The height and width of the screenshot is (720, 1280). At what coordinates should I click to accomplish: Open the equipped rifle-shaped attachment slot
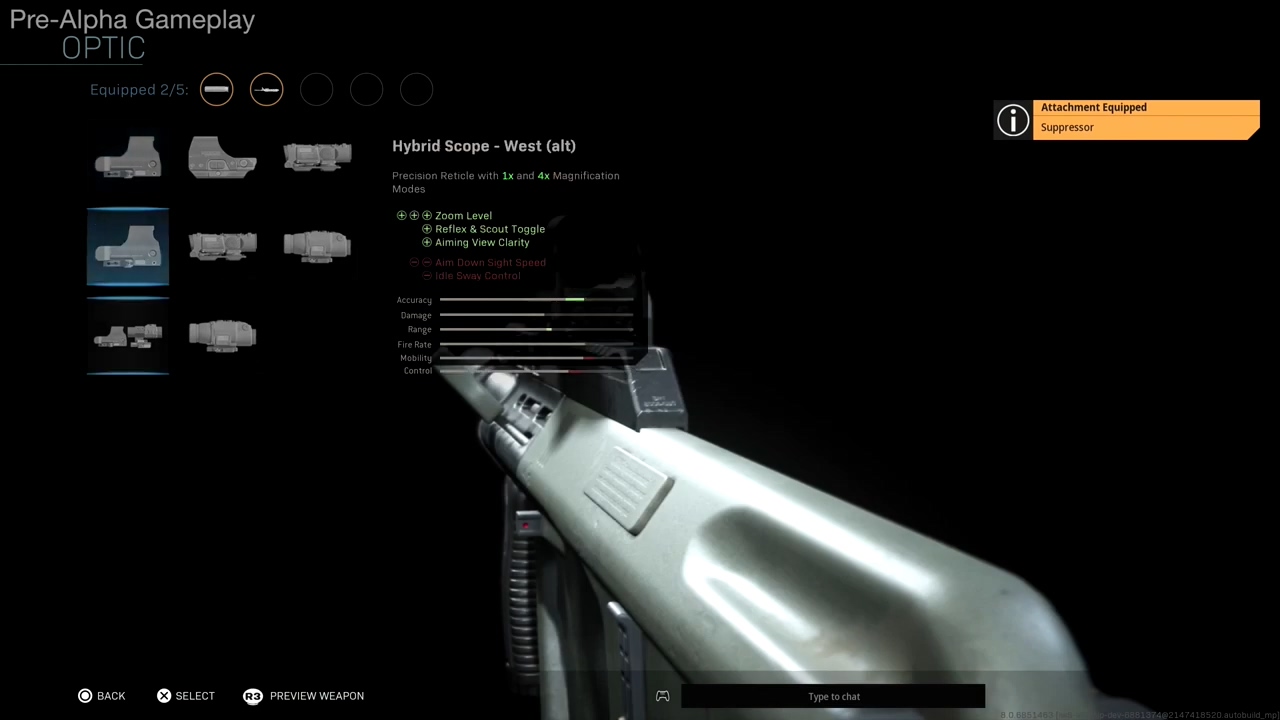pos(266,90)
